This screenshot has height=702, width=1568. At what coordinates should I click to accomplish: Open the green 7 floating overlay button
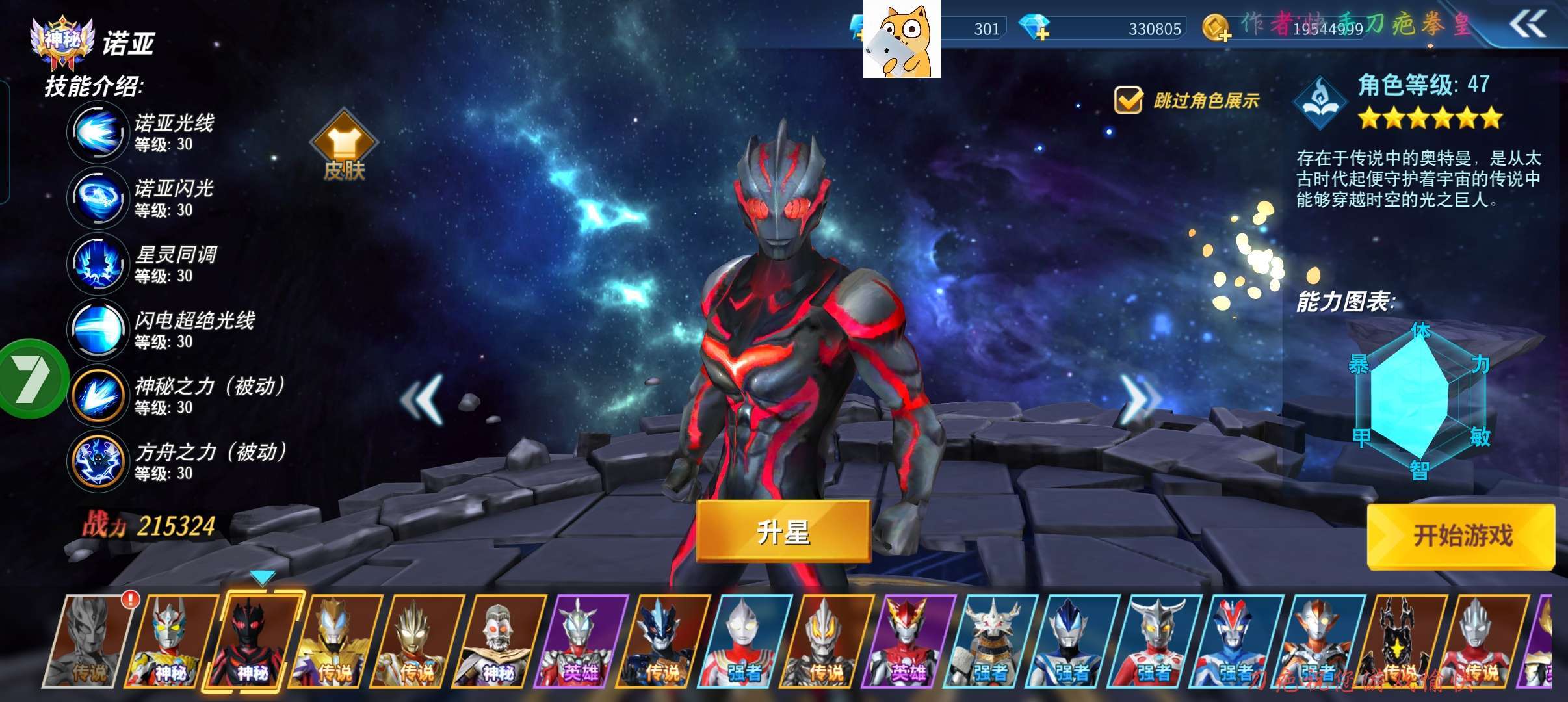(31, 378)
